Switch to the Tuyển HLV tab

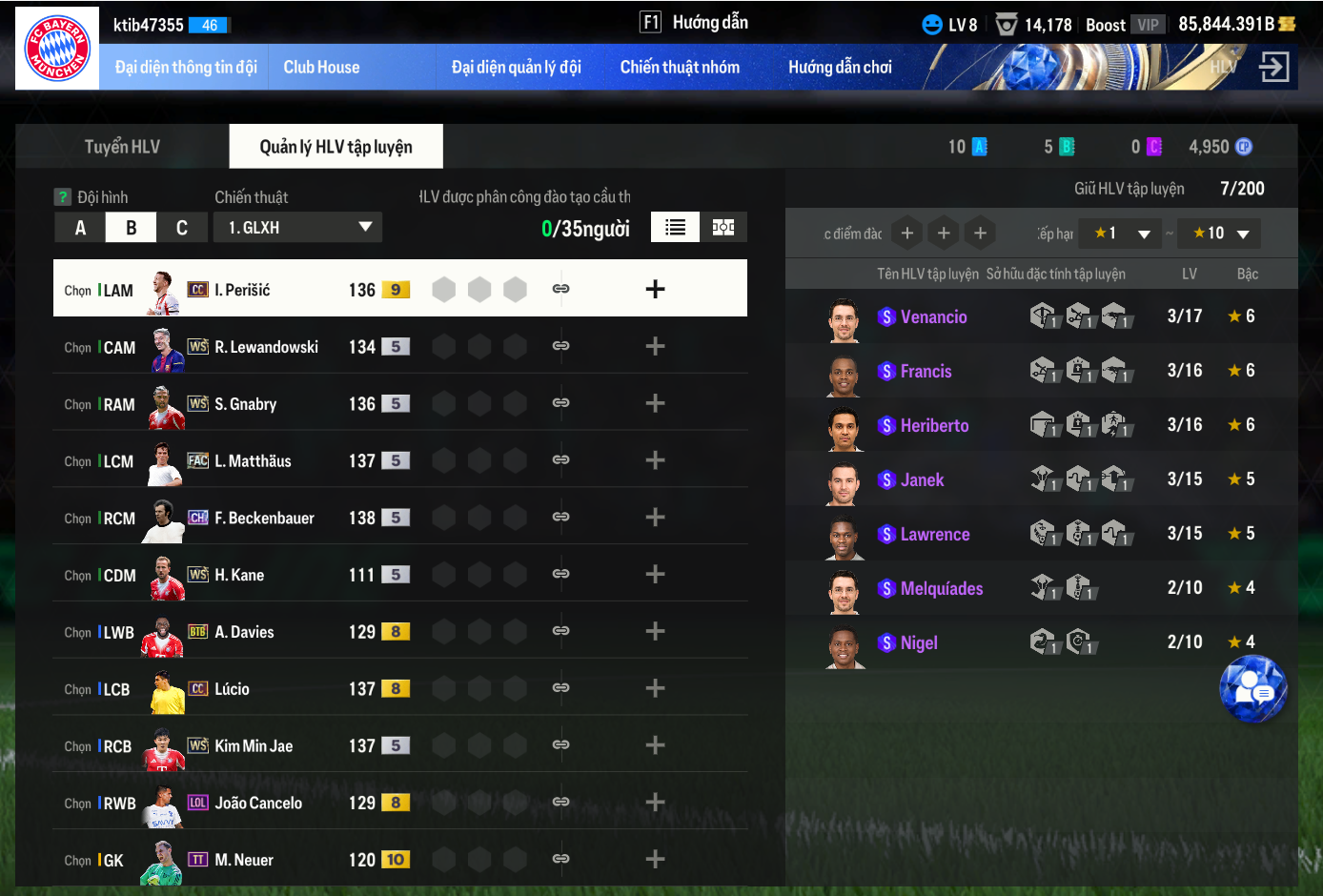[x=122, y=147]
